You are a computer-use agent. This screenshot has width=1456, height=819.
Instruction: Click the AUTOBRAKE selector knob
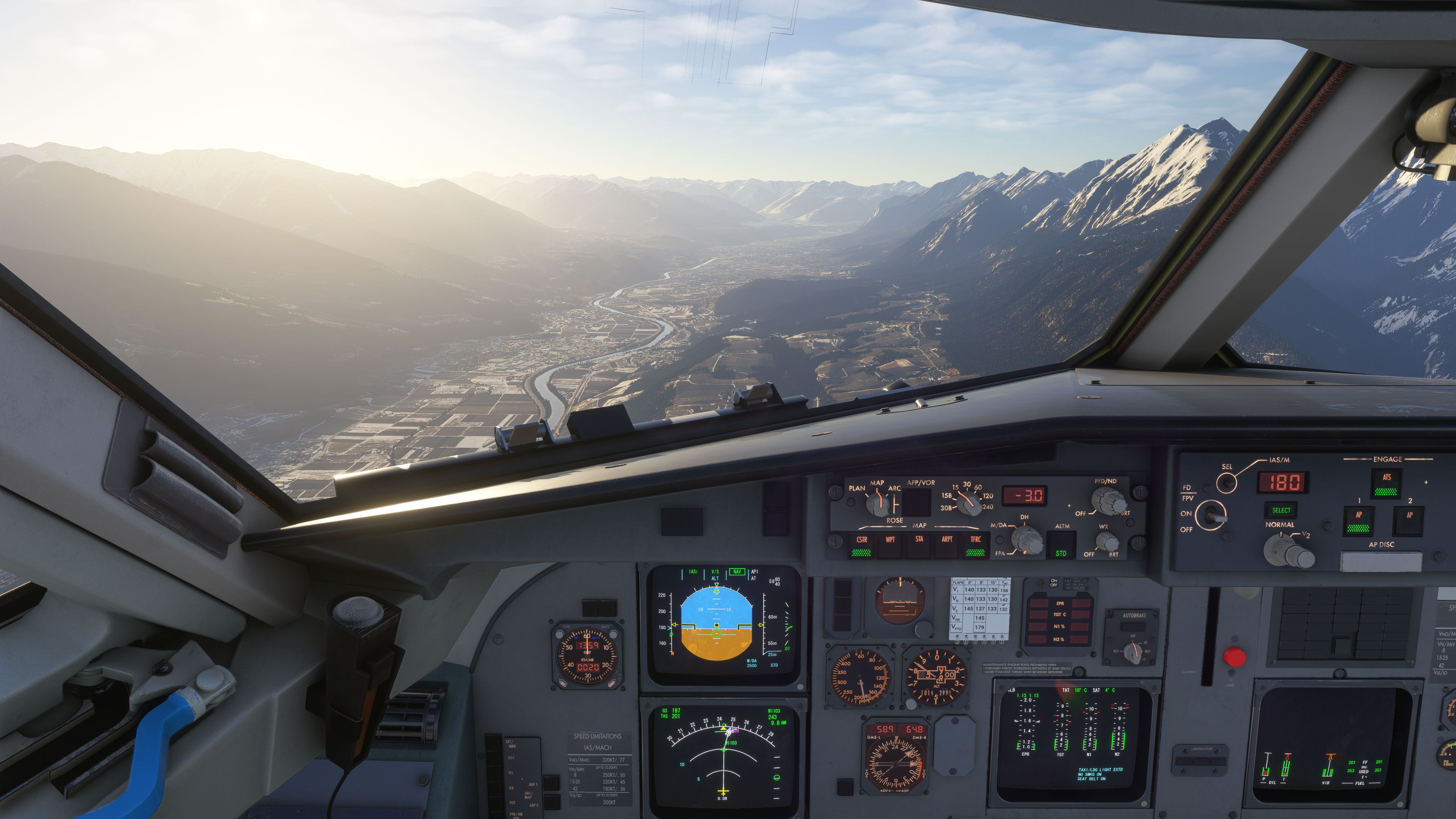point(1133,653)
